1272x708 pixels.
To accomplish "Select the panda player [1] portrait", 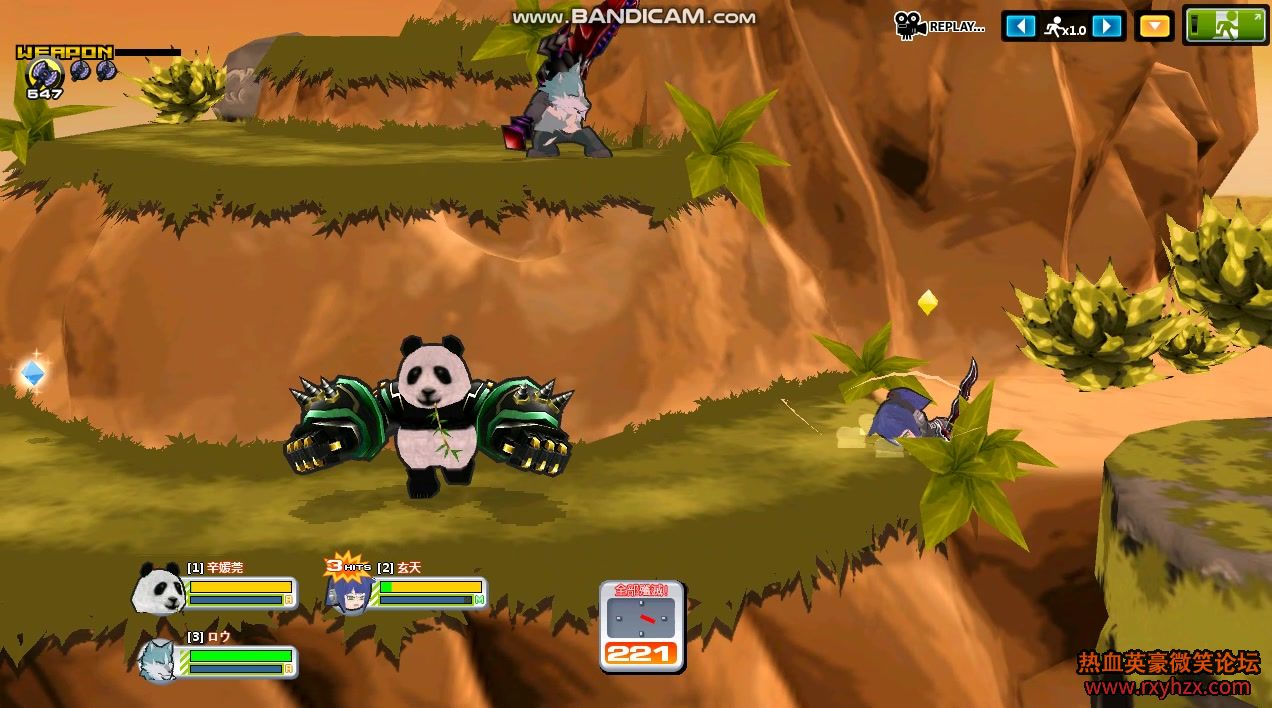I will pyautogui.click(x=158, y=588).
